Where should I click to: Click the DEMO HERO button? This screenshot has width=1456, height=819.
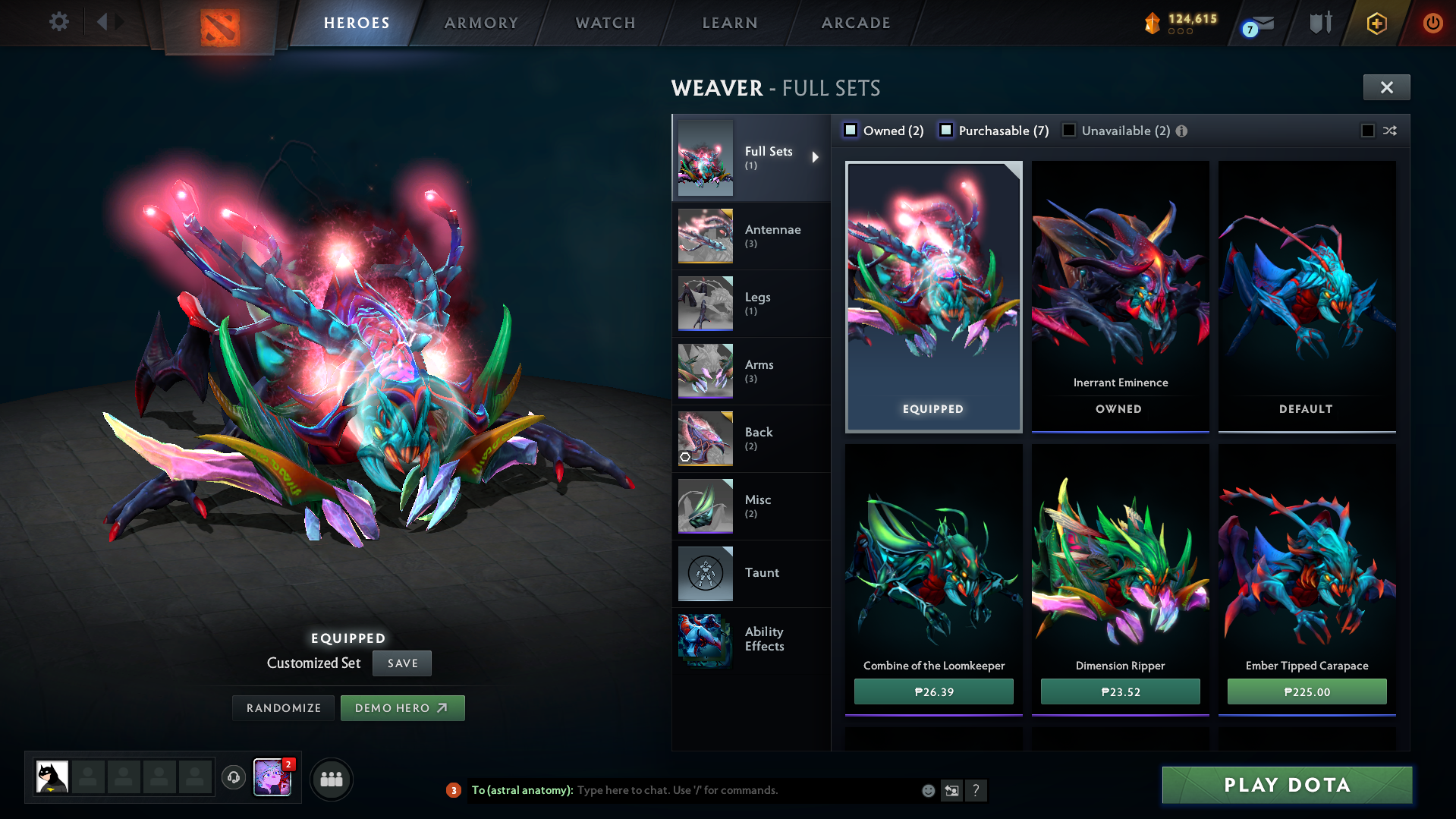tap(403, 707)
